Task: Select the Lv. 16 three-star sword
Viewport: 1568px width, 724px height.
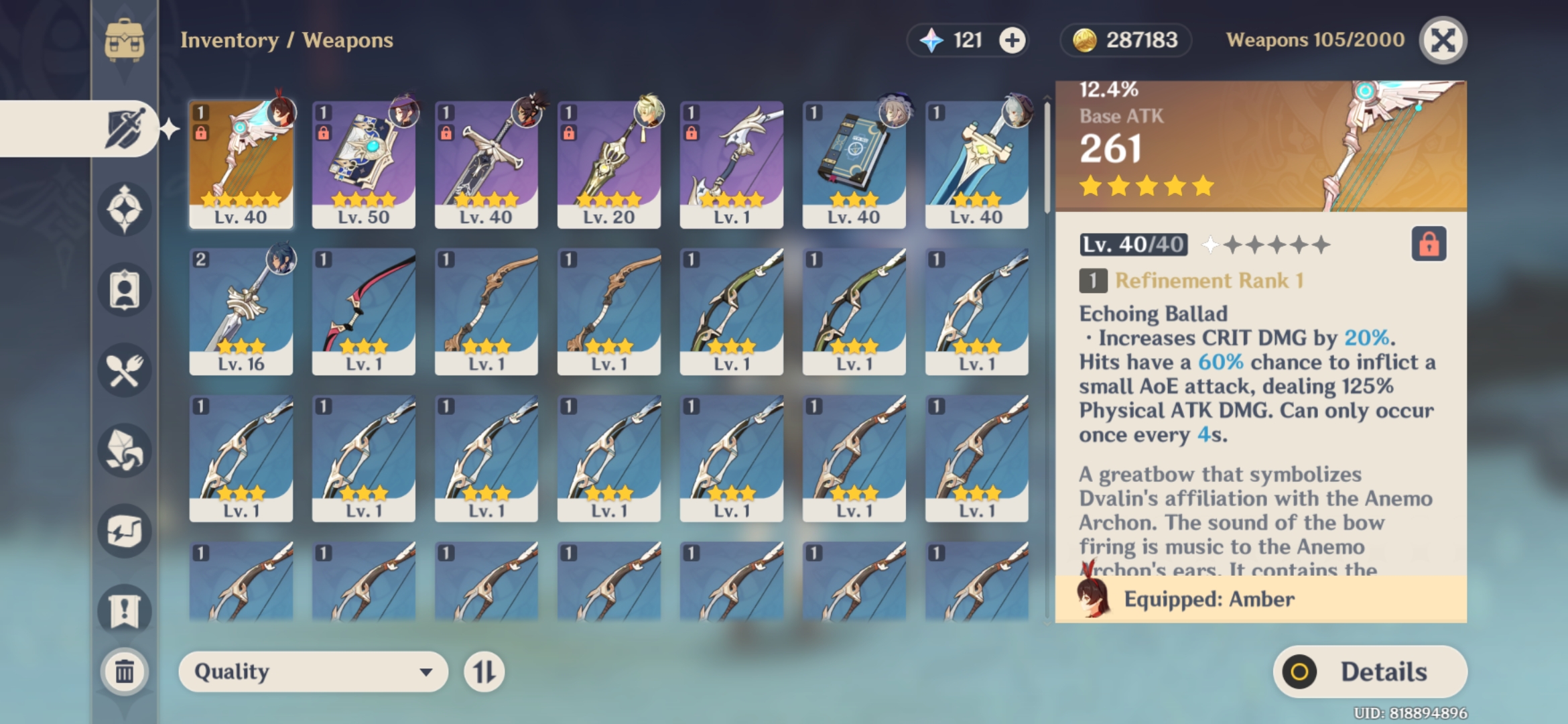Action: (x=241, y=312)
